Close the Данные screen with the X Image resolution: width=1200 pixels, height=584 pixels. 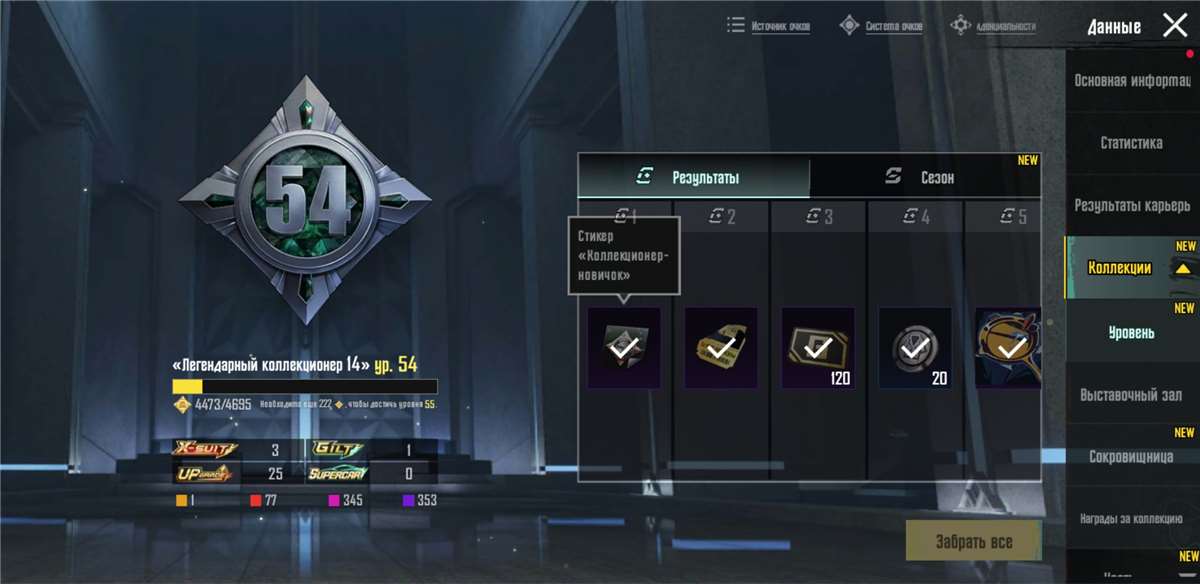(x=1175, y=26)
